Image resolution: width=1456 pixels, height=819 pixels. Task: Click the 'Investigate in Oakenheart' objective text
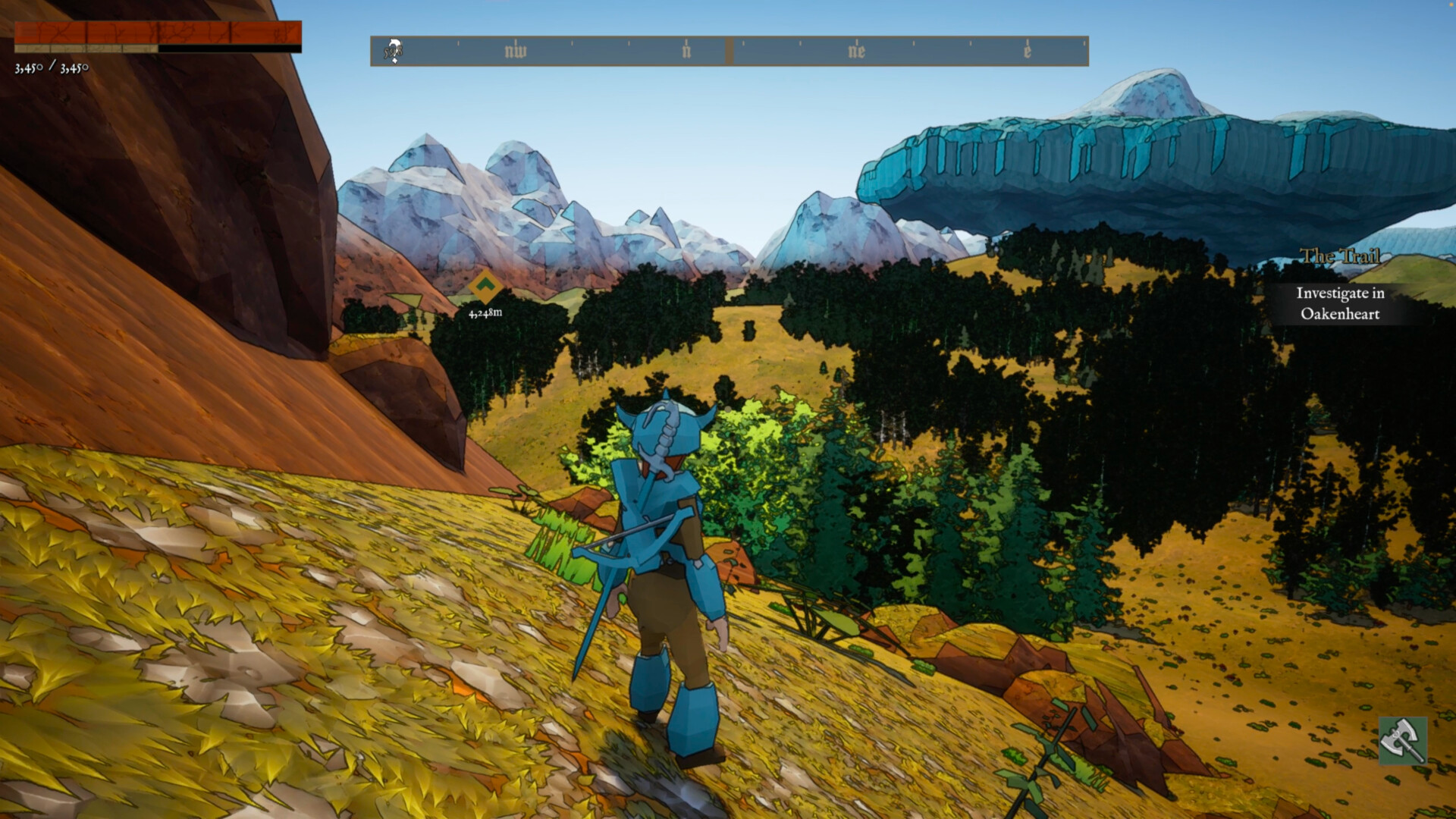point(1341,303)
